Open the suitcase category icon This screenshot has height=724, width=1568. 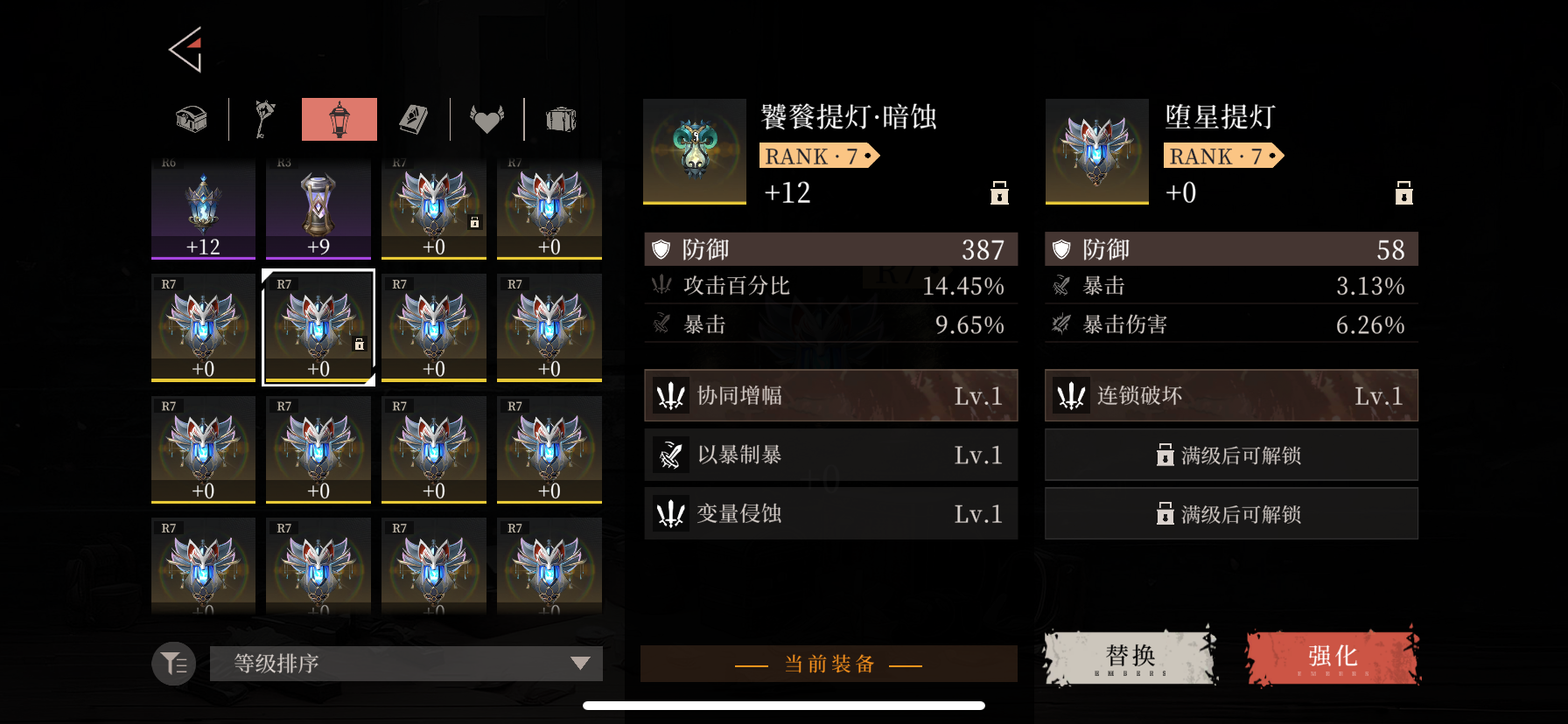561,119
